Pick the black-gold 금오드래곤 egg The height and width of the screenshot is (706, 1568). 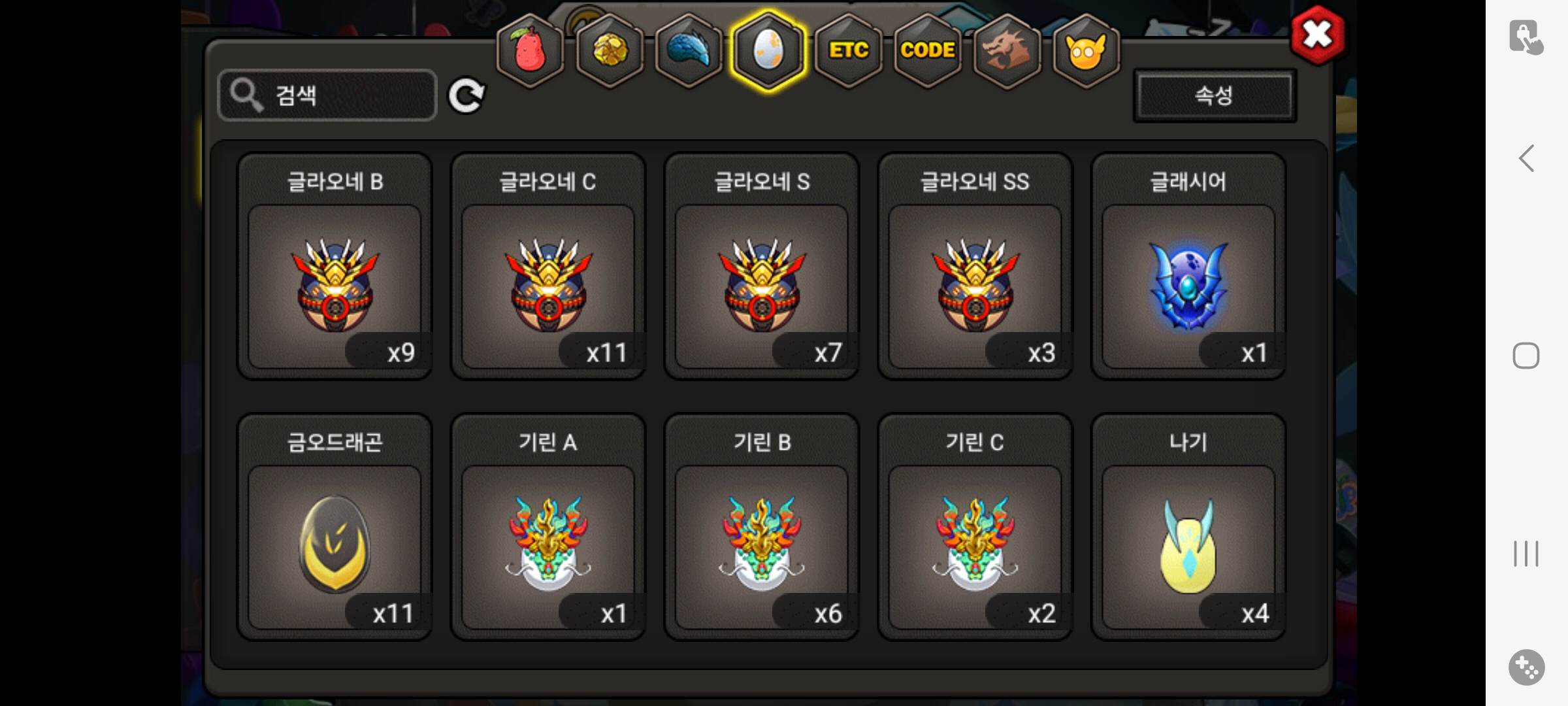coord(335,546)
